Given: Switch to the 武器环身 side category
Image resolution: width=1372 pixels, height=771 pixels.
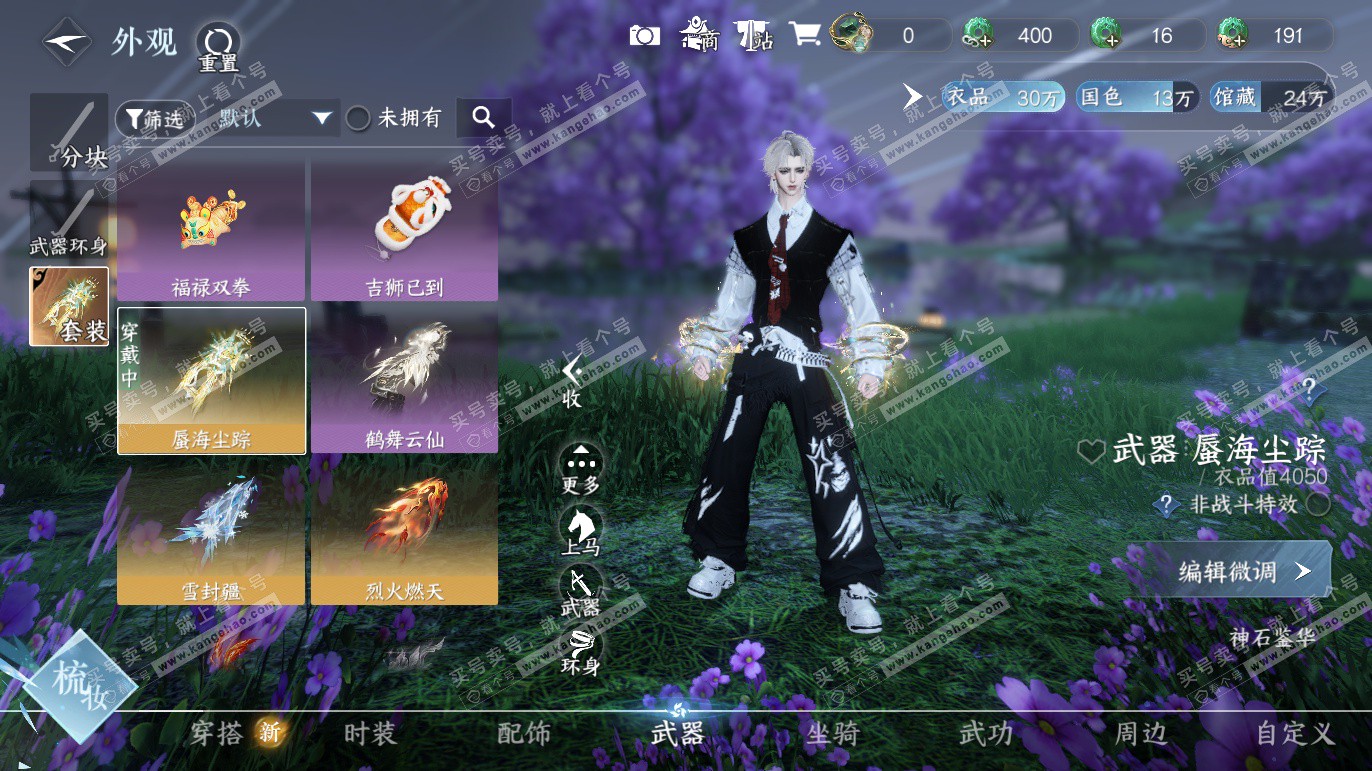Looking at the screenshot, I should [x=69, y=220].
